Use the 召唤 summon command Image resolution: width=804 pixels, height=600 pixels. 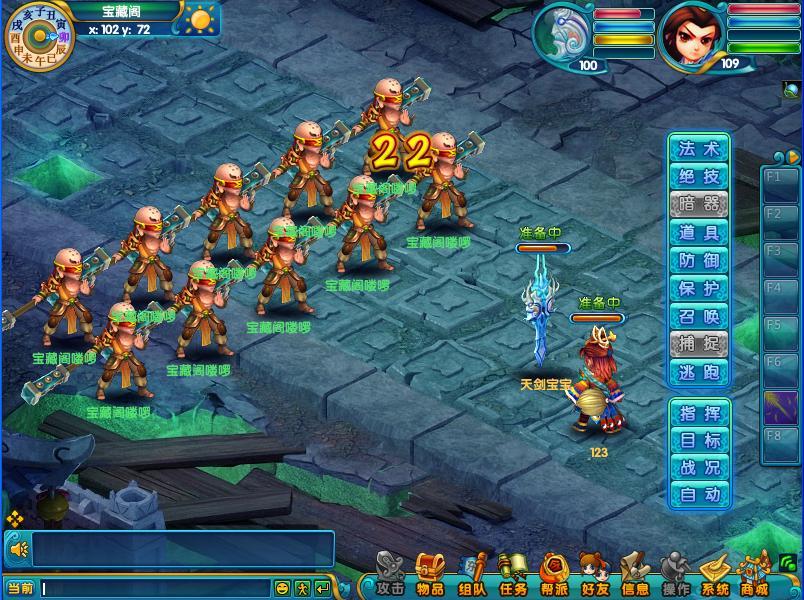699,317
